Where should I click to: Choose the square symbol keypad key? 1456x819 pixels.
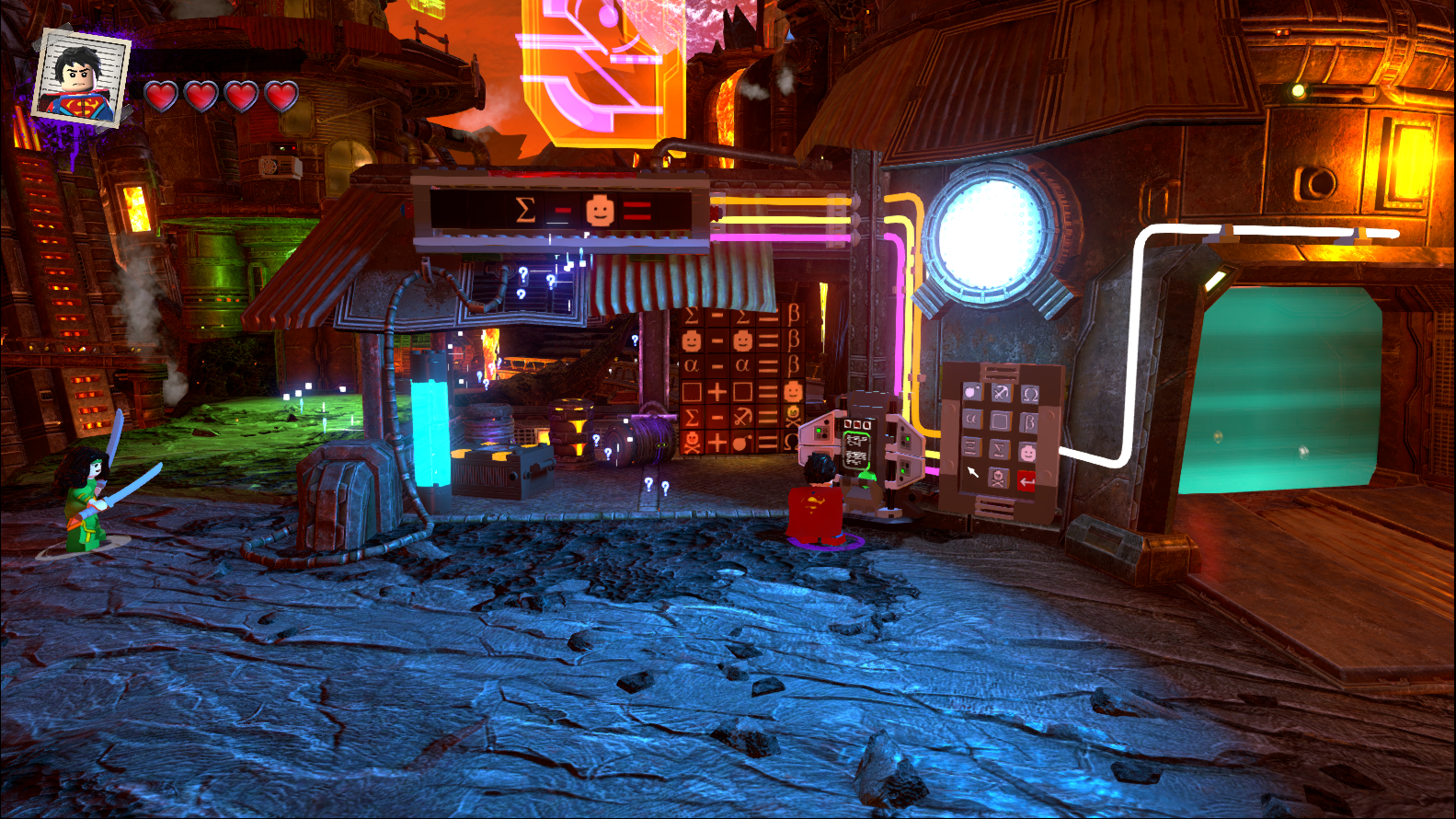coord(1000,421)
